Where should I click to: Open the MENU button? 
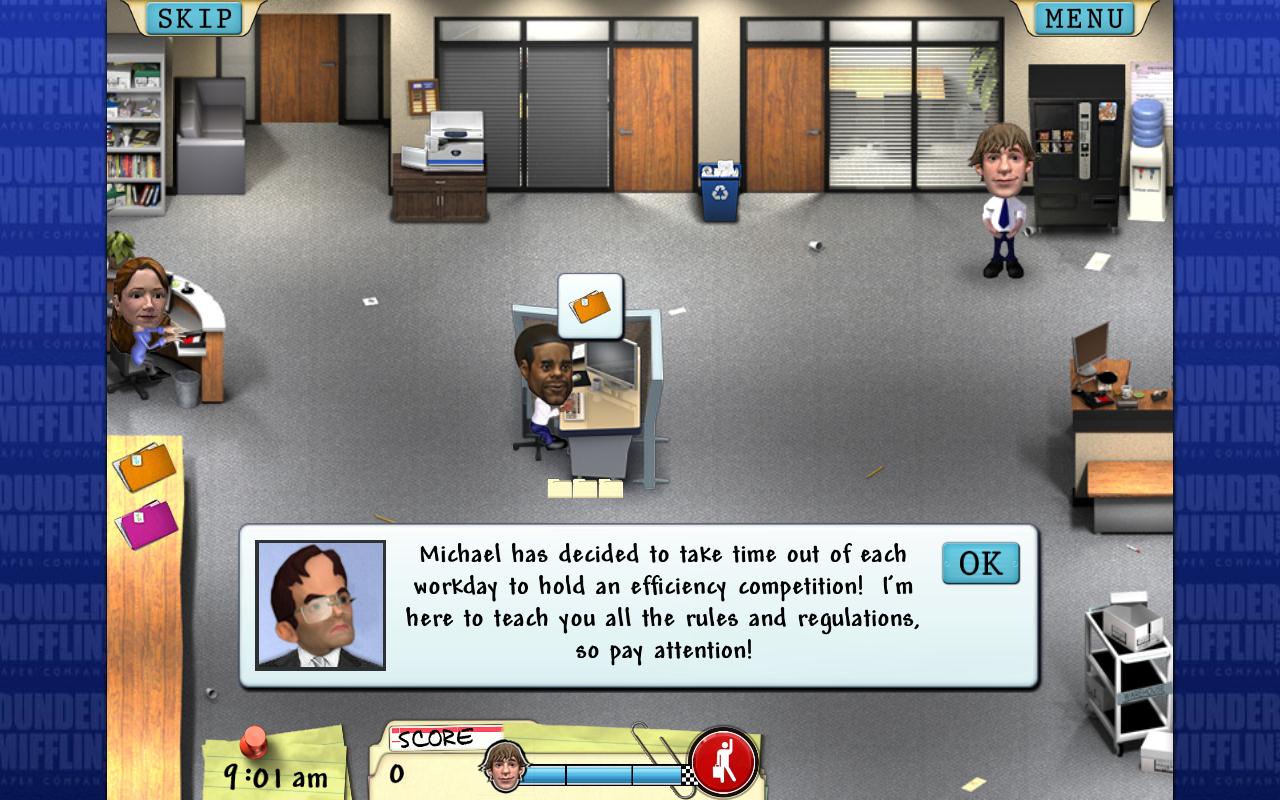(1084, 18)
